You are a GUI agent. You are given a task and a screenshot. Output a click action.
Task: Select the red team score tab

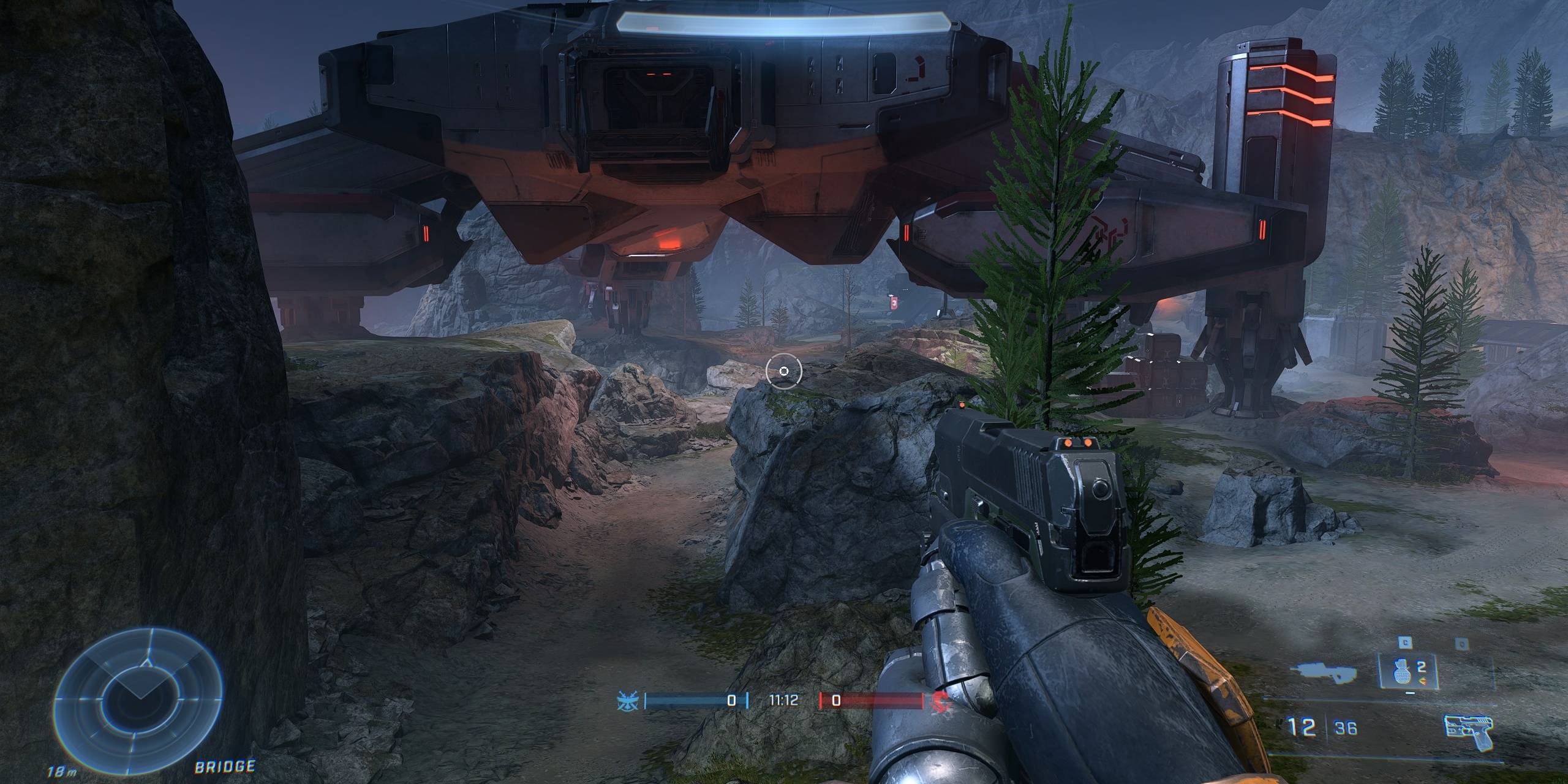(837, 699)
